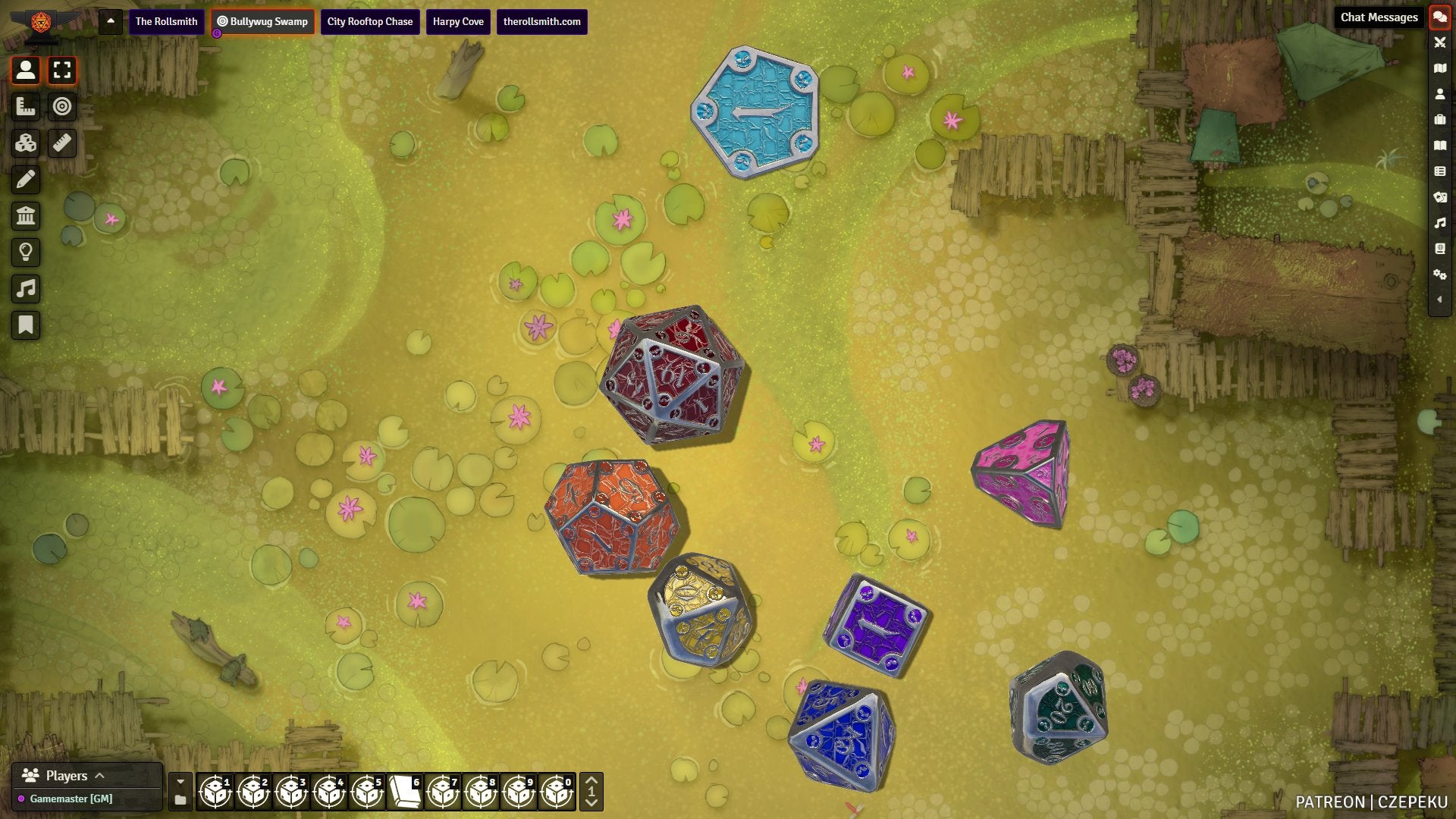The image size is (1456, 819).
Task: Open the game settings gears tab
Action: [1439, 275]
